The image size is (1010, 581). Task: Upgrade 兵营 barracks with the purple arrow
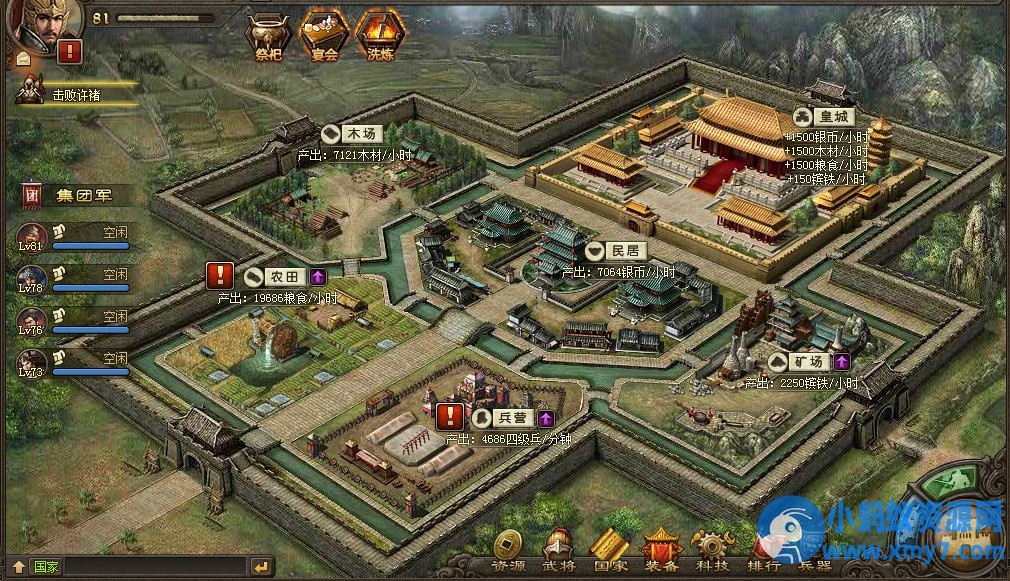point(546,417)
